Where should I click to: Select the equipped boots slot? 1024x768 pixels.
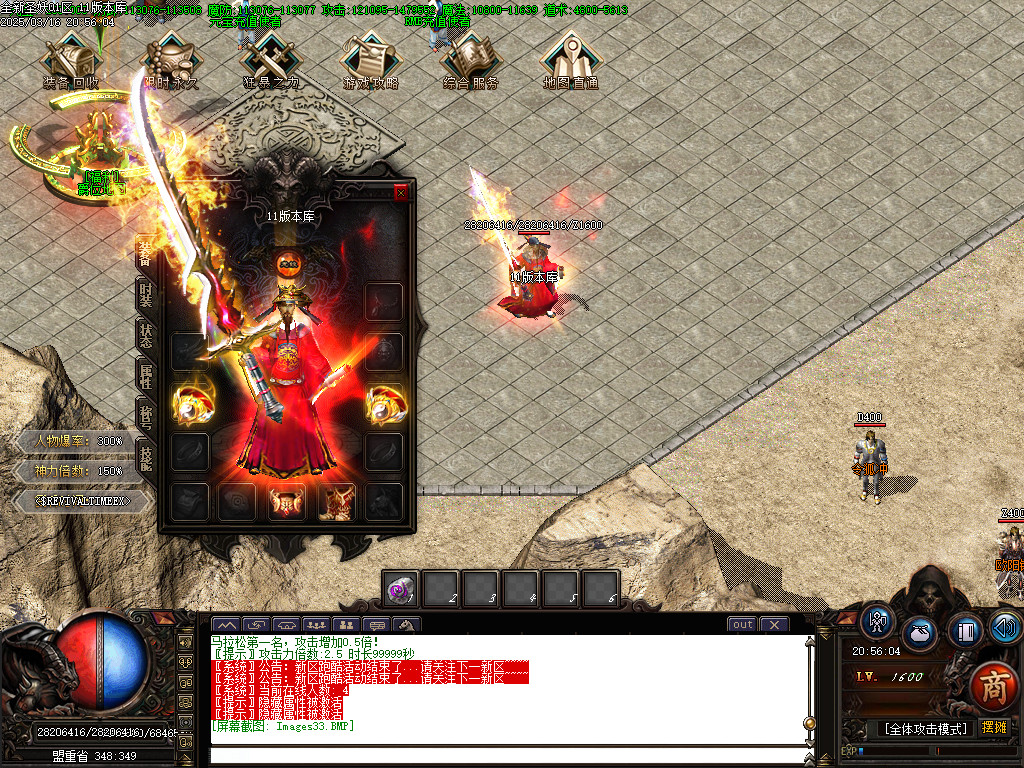pyautogui.click(x=337, y=501)
